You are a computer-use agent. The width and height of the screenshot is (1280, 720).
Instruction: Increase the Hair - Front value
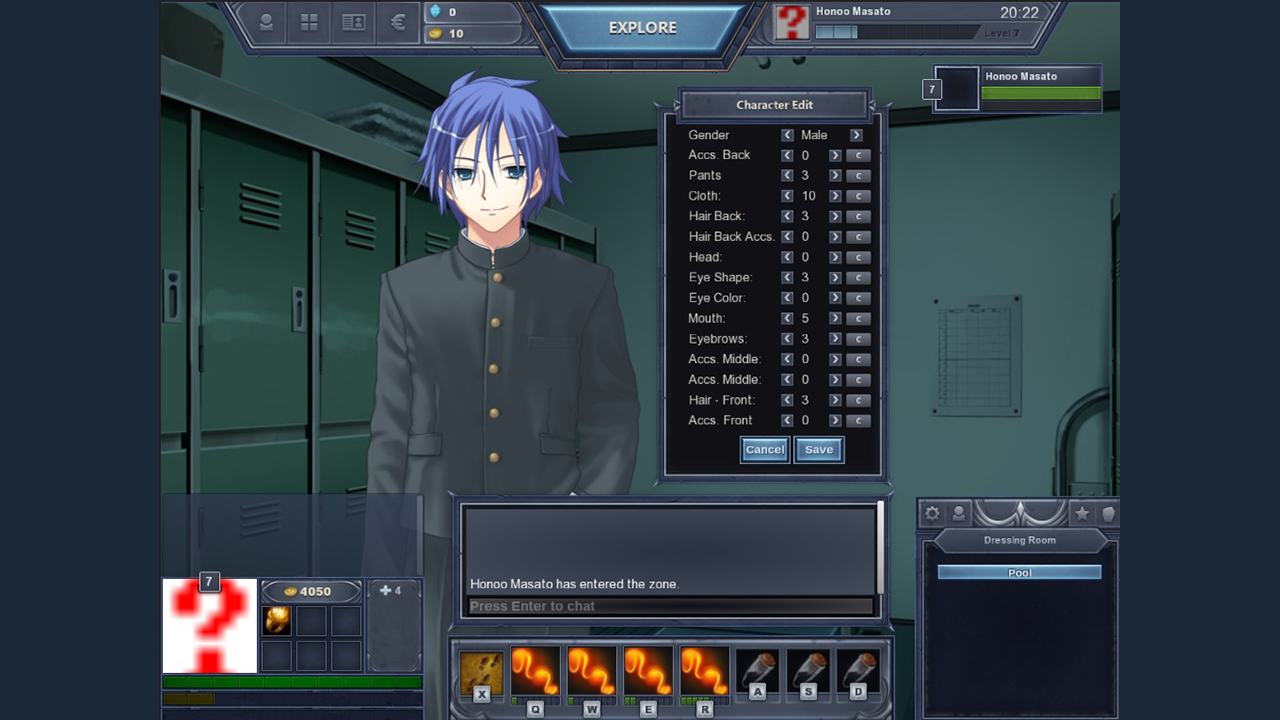point(835,400)
